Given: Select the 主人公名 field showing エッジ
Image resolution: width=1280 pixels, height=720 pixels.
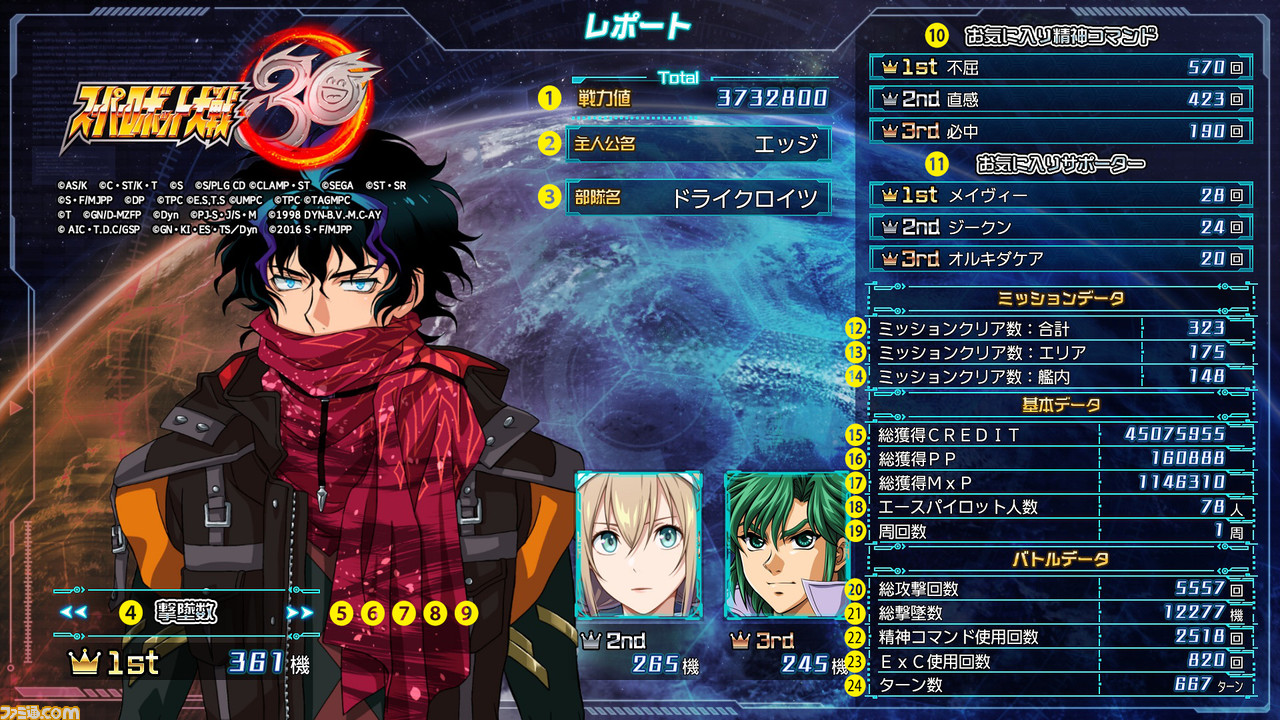Looking at the screenshot, I should [698, 144].
